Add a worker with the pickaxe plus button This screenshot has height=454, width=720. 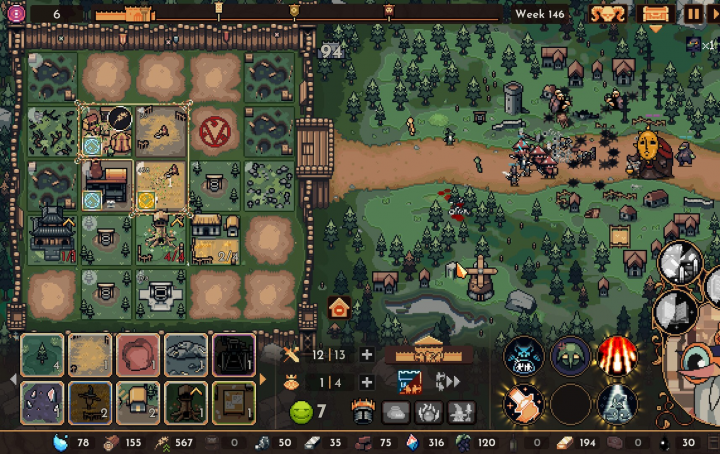(x=367, y=355)
